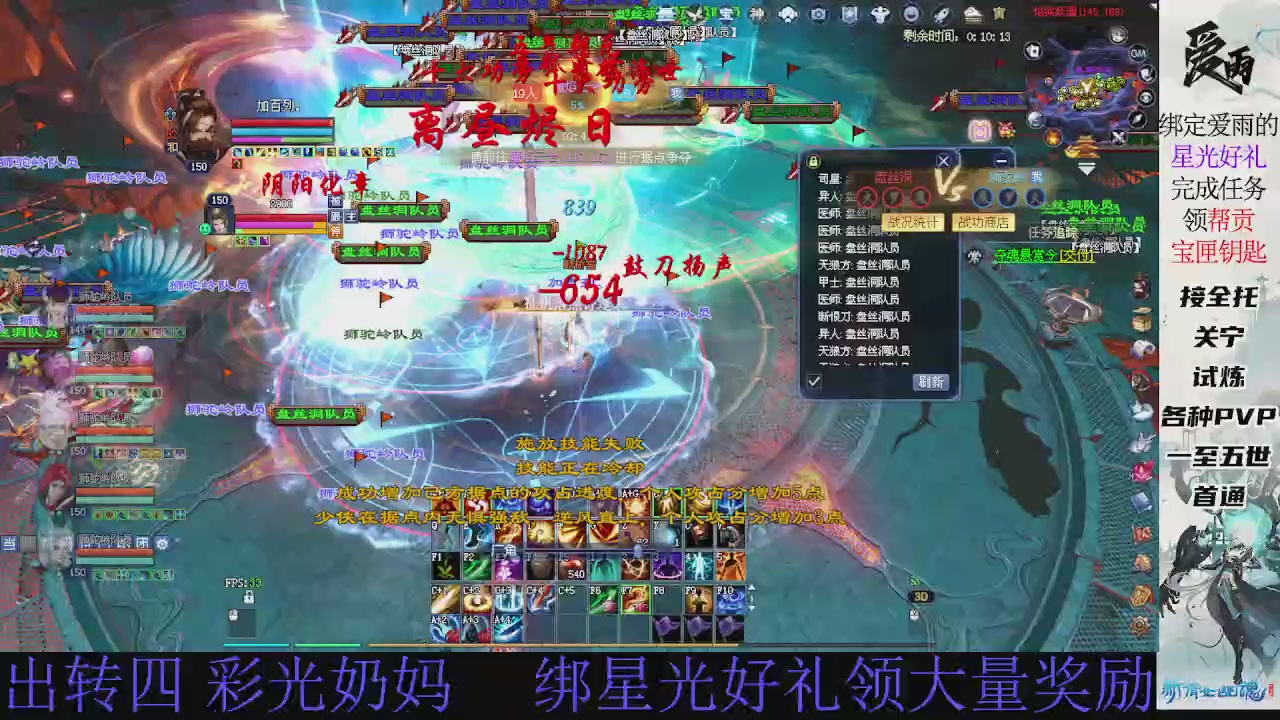This screenshot has height=720, width=1280.
Task: Click the shield emblem icon on the top toolbar
Action: (848, 14)
